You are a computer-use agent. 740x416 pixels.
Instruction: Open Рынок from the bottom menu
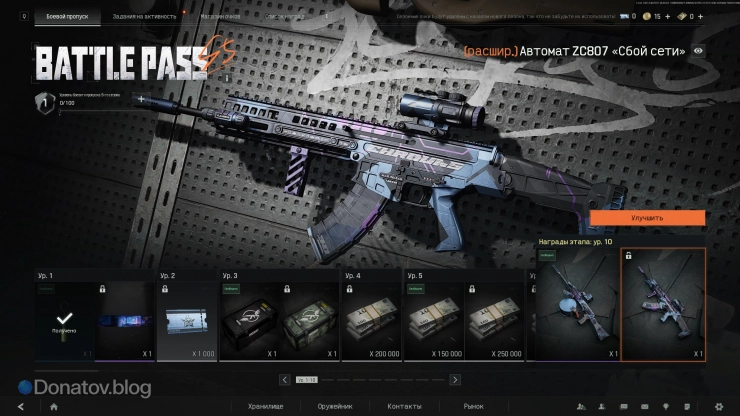coord(472,407)
